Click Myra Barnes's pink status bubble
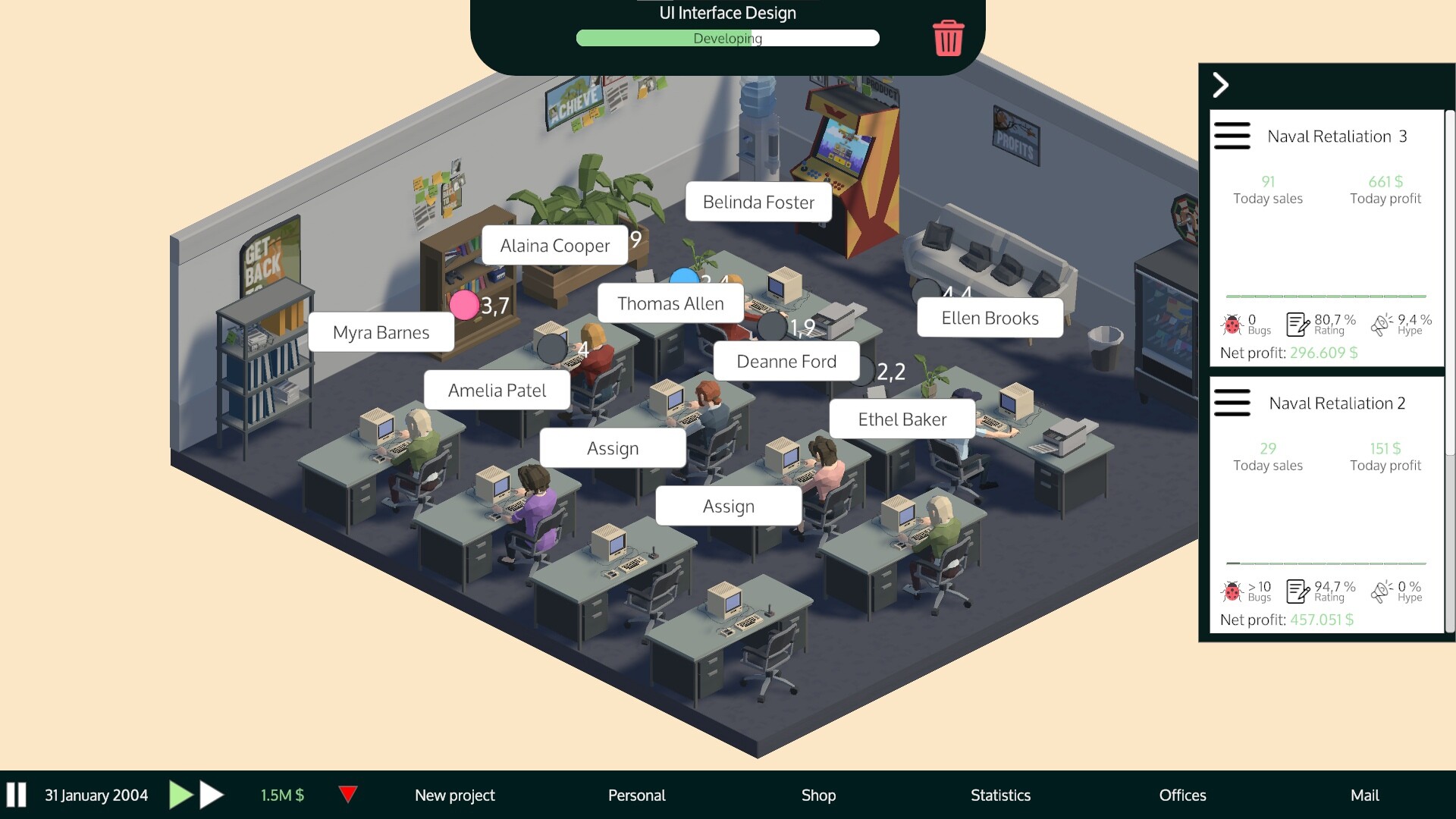The image size is (1456, 819). (465, 306)
